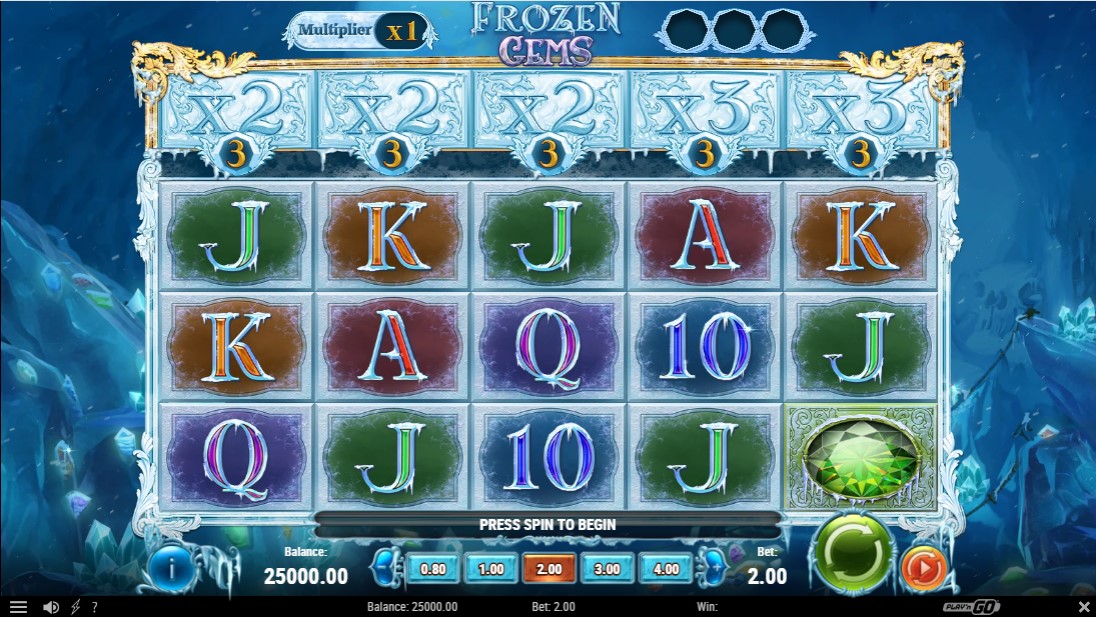Viewport: 1096px width, 617px height.
Task: Start autoplay with the orange play button
Action: tap(923, 568)
